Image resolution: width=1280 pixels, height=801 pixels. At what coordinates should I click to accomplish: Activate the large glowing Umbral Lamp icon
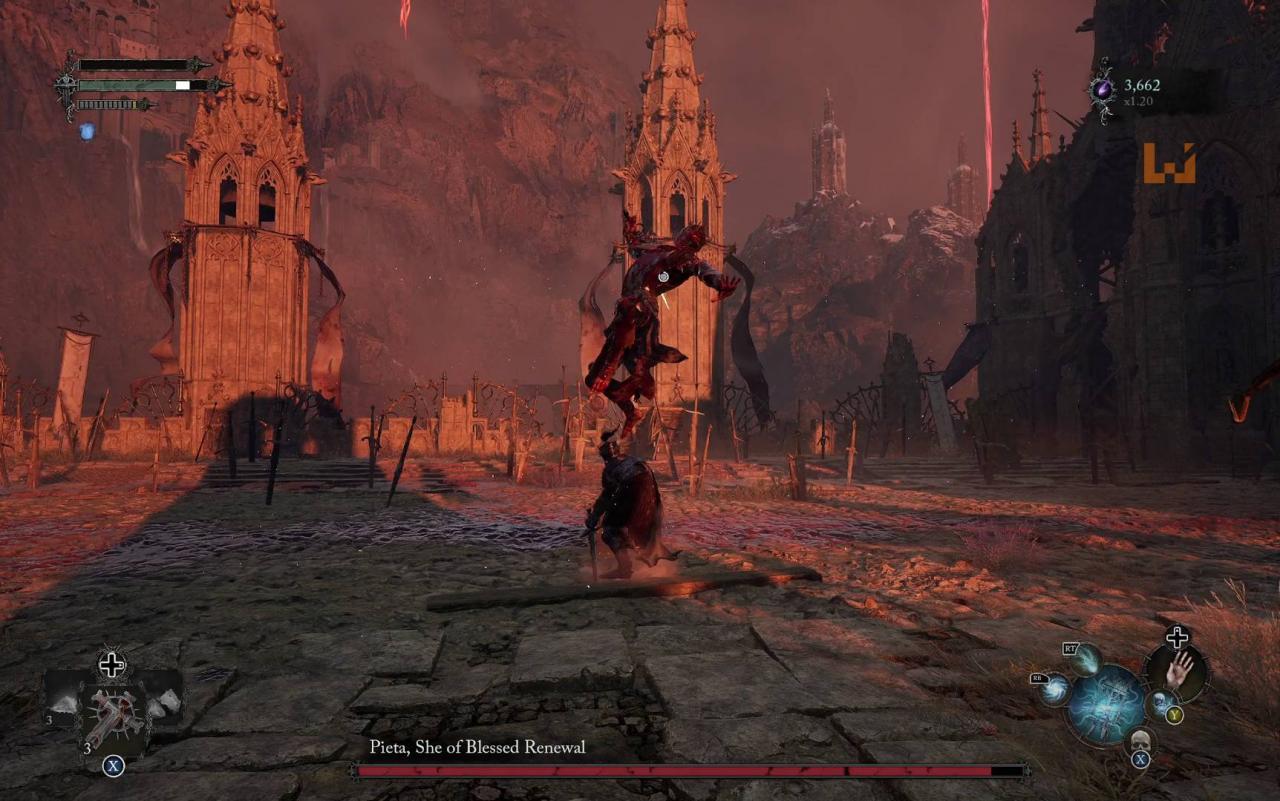pyautogui.click(x=1107, y=704)
